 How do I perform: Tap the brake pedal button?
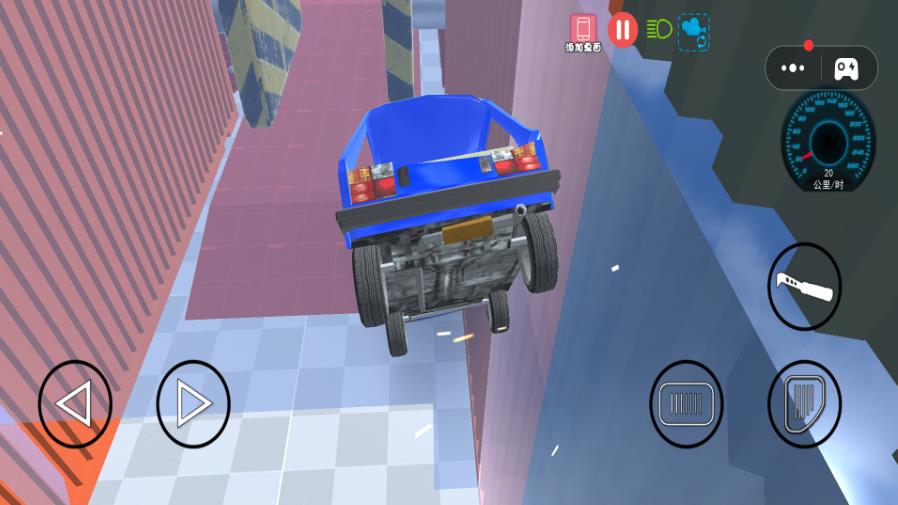(686, 404)
